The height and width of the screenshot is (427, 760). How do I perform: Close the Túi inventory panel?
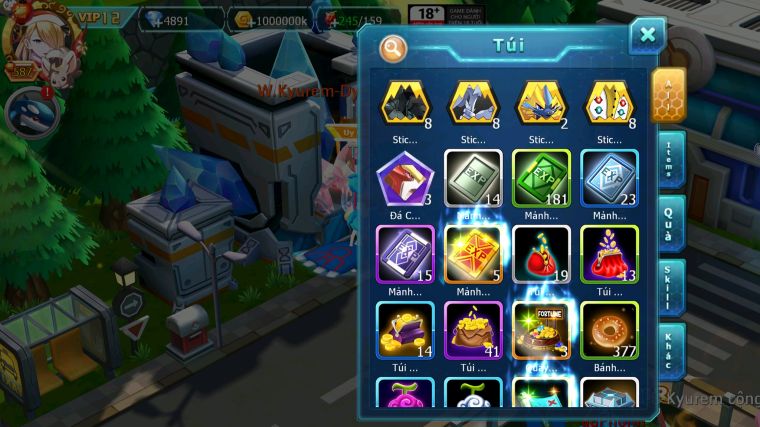pyautogui.click(x=647, y=35)
